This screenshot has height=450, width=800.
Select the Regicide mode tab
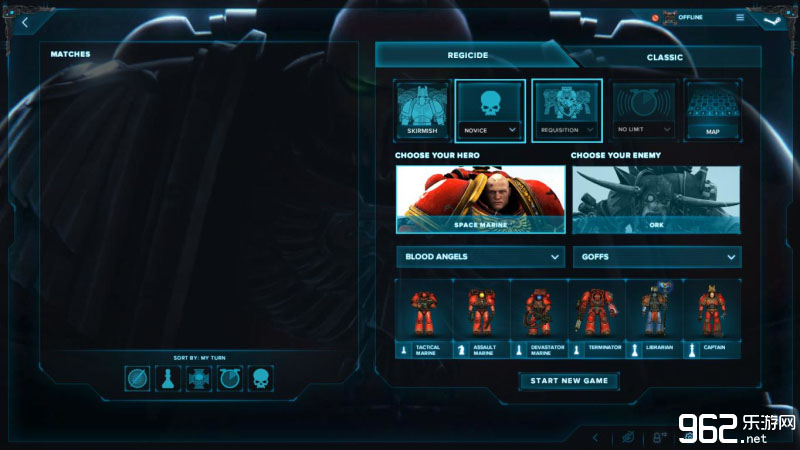click(467, 56)
